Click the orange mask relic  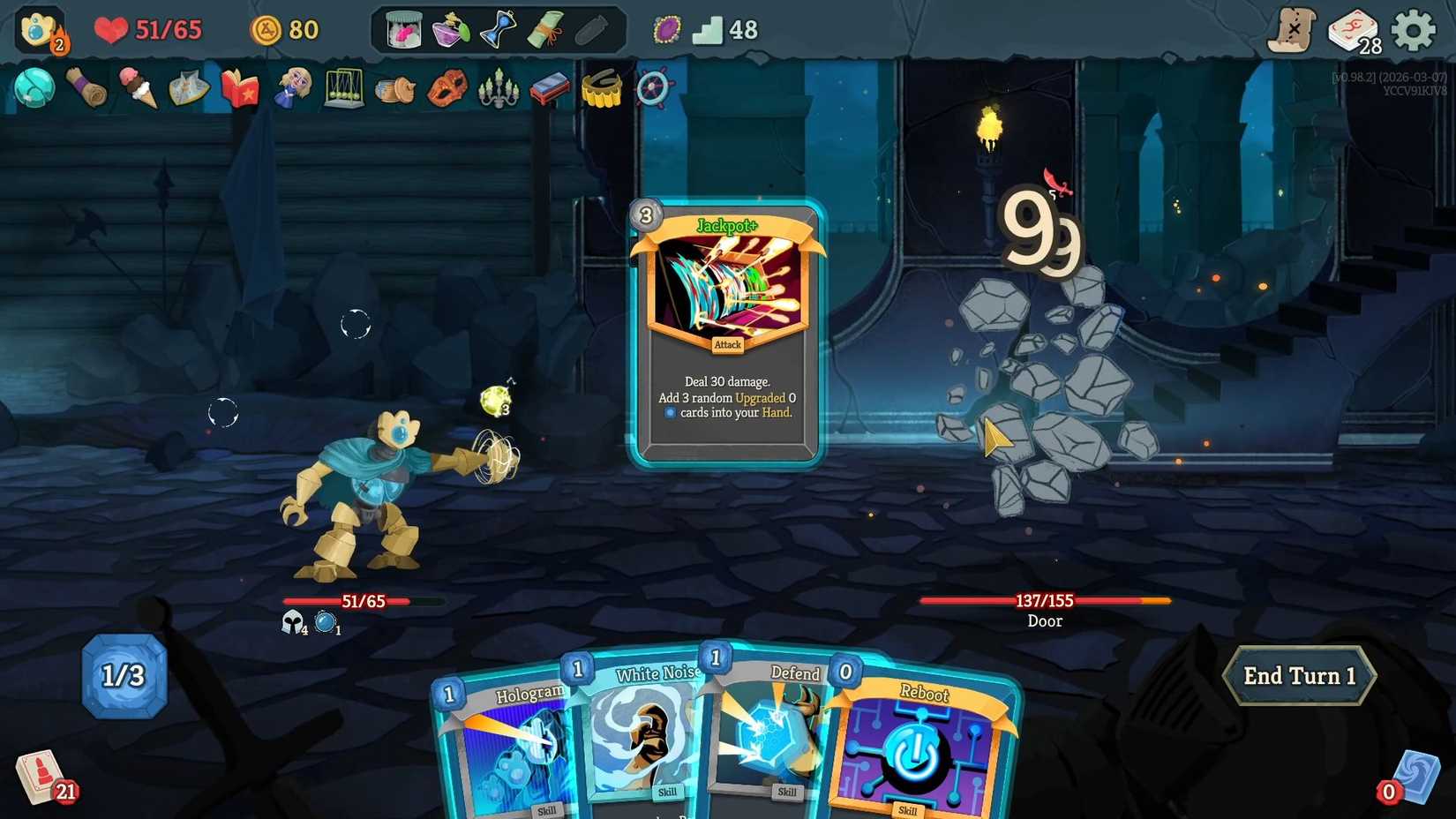[447, 88]
